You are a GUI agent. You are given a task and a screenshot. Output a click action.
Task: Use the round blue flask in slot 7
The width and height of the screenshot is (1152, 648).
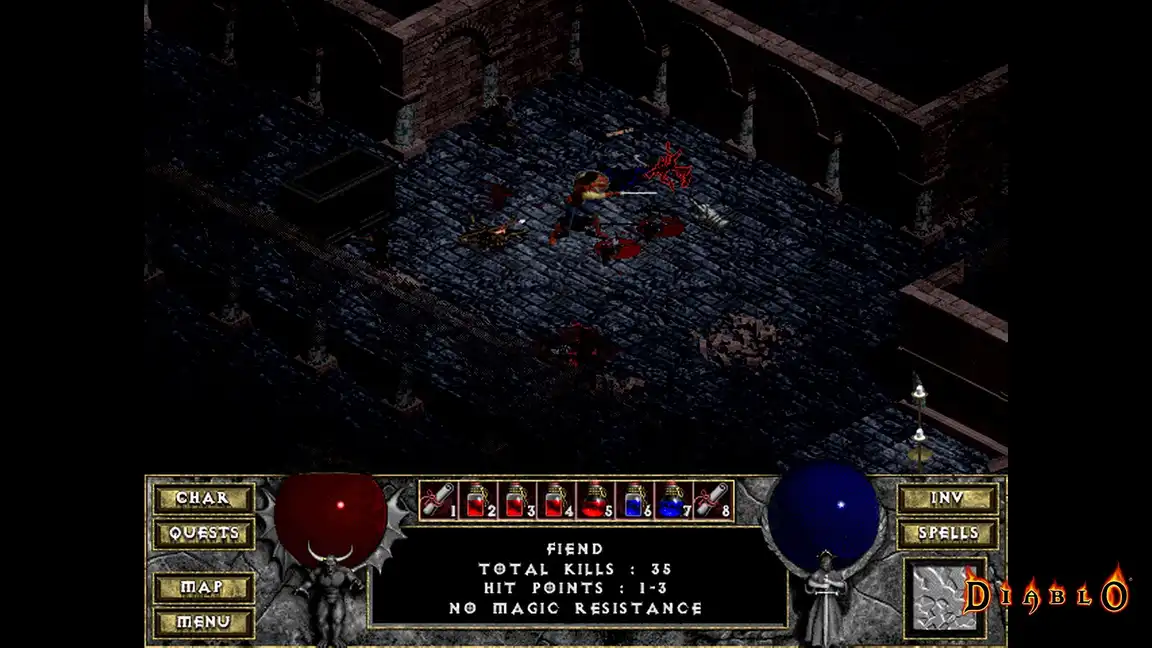pyautogui.click(x=671, y=500)
